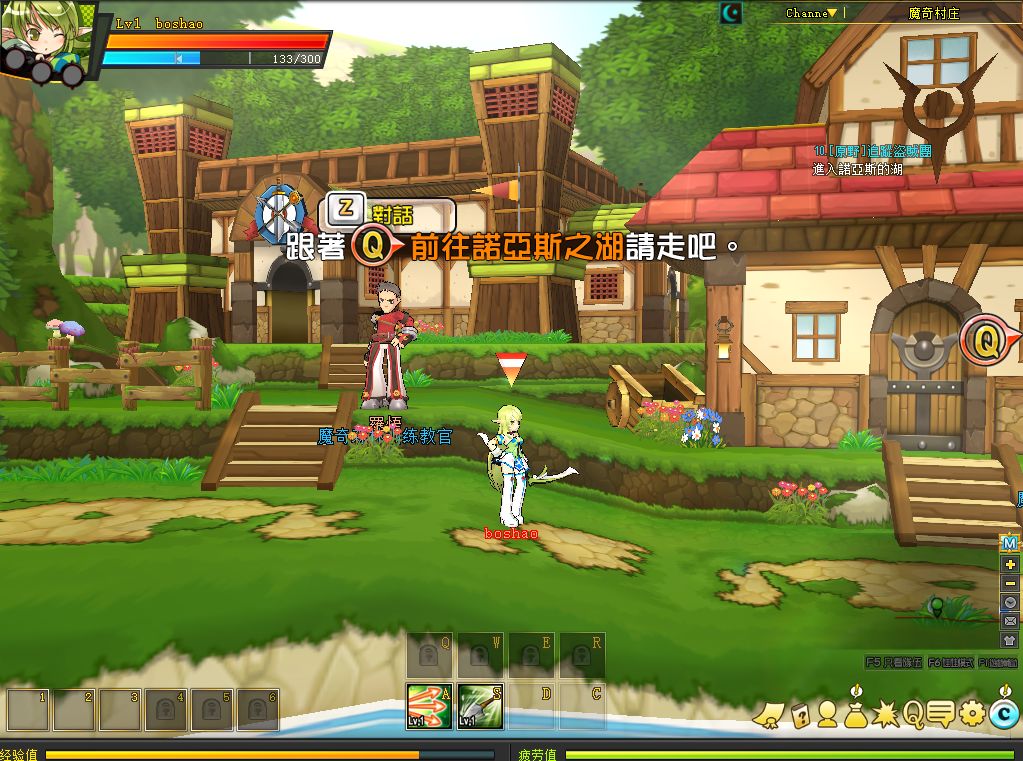Screen dimensions: 1023x761
Task: Open the mail envelope button
Action: coord(1010,621)
